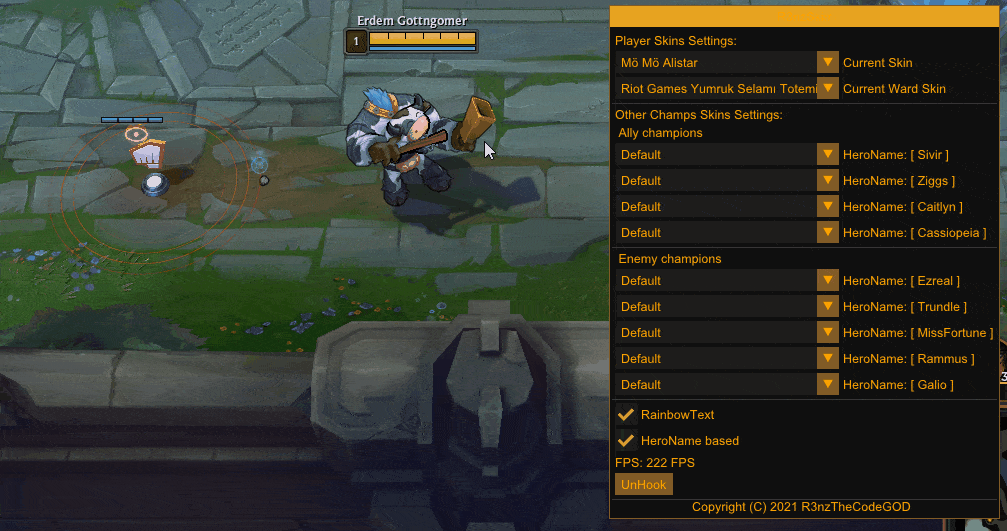The width and height of the screenshot is (1007, 531).
Task: Open the Ezreal skin dropdown
Action: click(827, 281)
